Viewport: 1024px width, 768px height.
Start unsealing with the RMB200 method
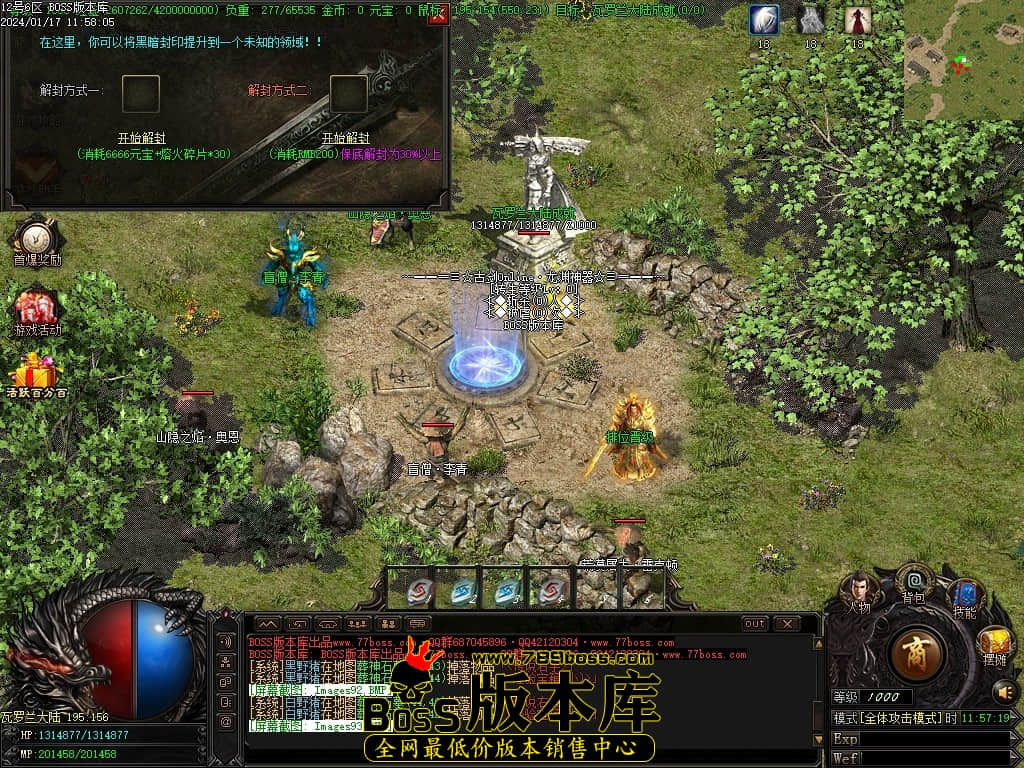click(x=345, y=138)
